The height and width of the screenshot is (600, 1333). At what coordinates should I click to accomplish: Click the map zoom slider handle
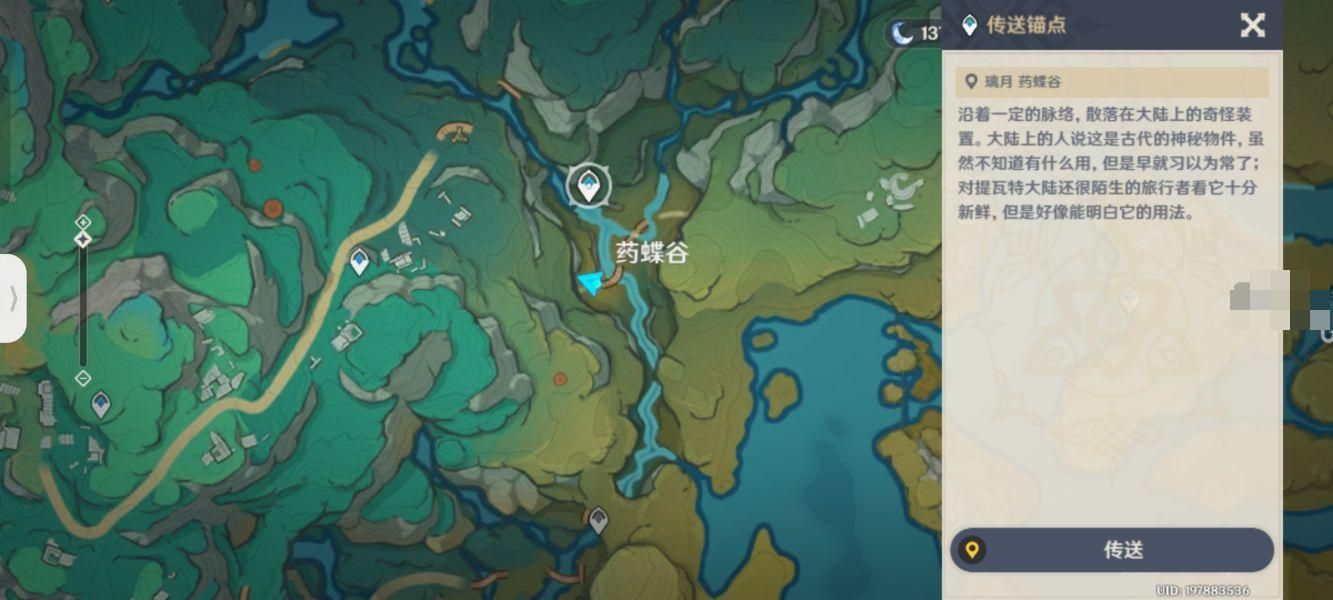point(84,239)
